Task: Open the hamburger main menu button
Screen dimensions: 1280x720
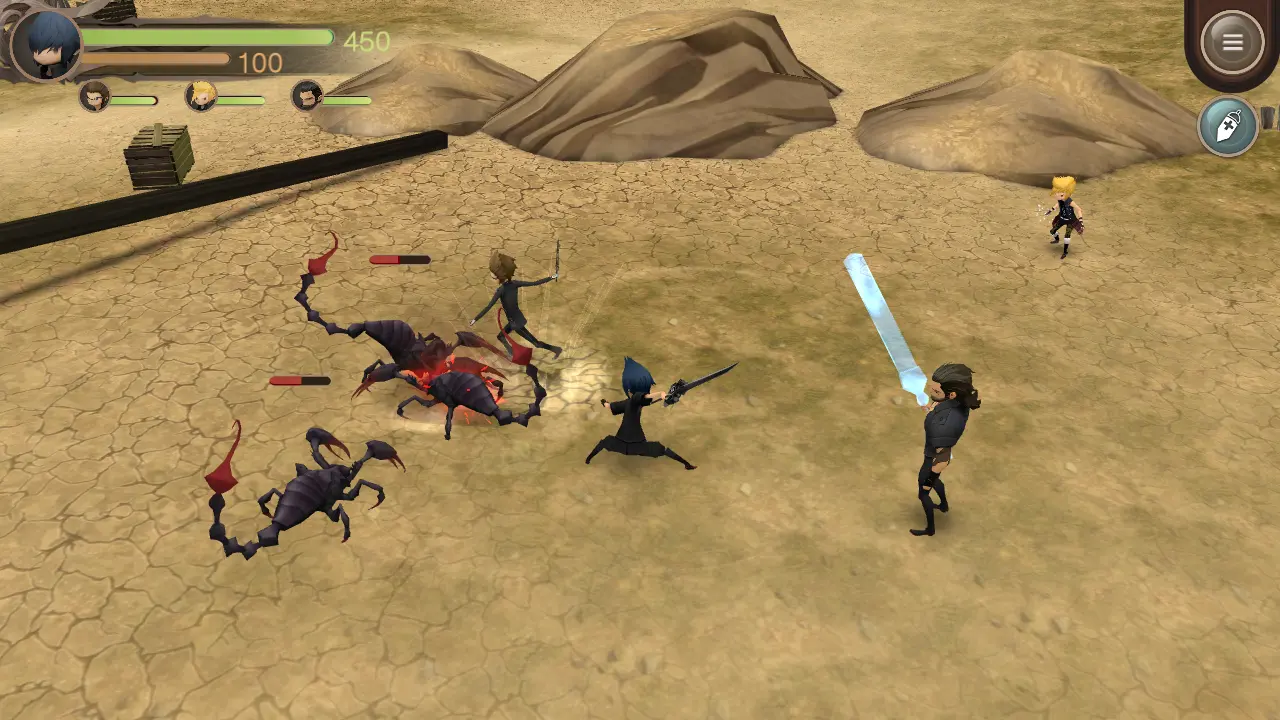Action: coord(1232,42)
